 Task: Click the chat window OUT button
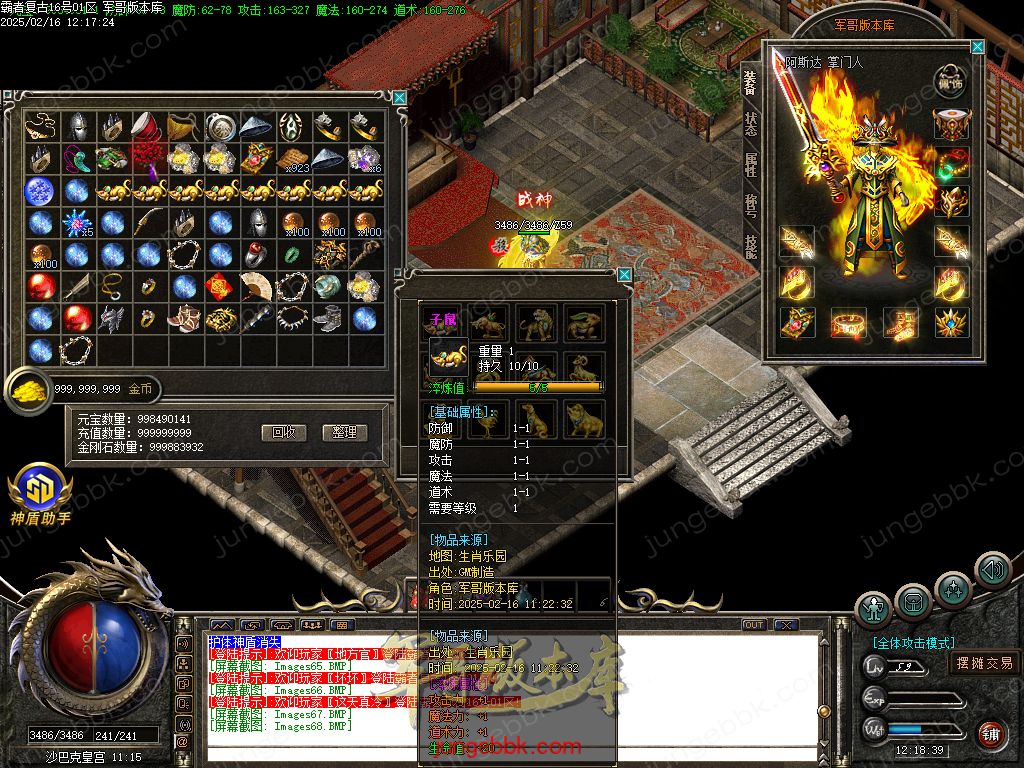click(x=753, y=625)
